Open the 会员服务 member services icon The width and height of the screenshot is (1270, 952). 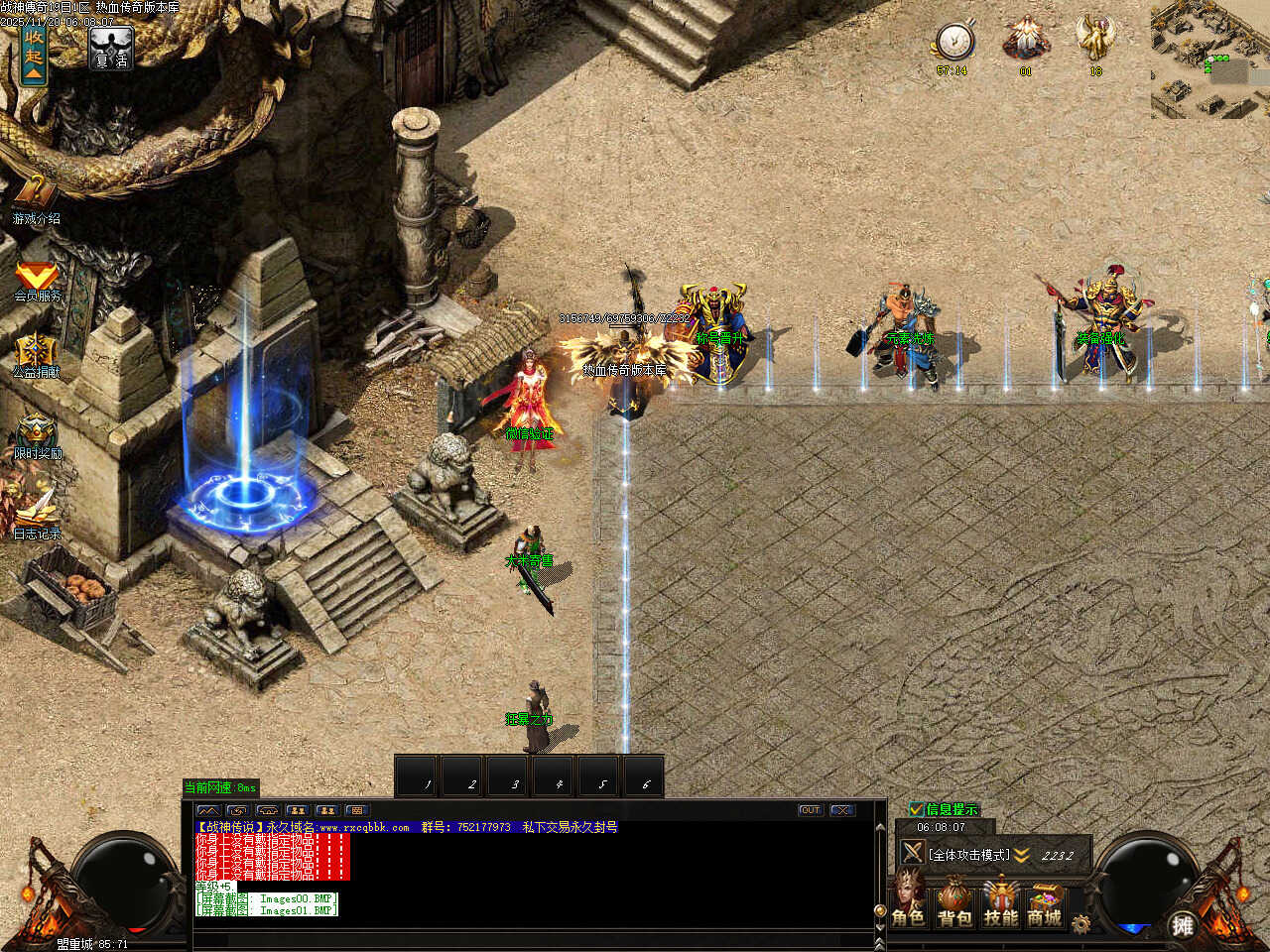click(37, 279)
